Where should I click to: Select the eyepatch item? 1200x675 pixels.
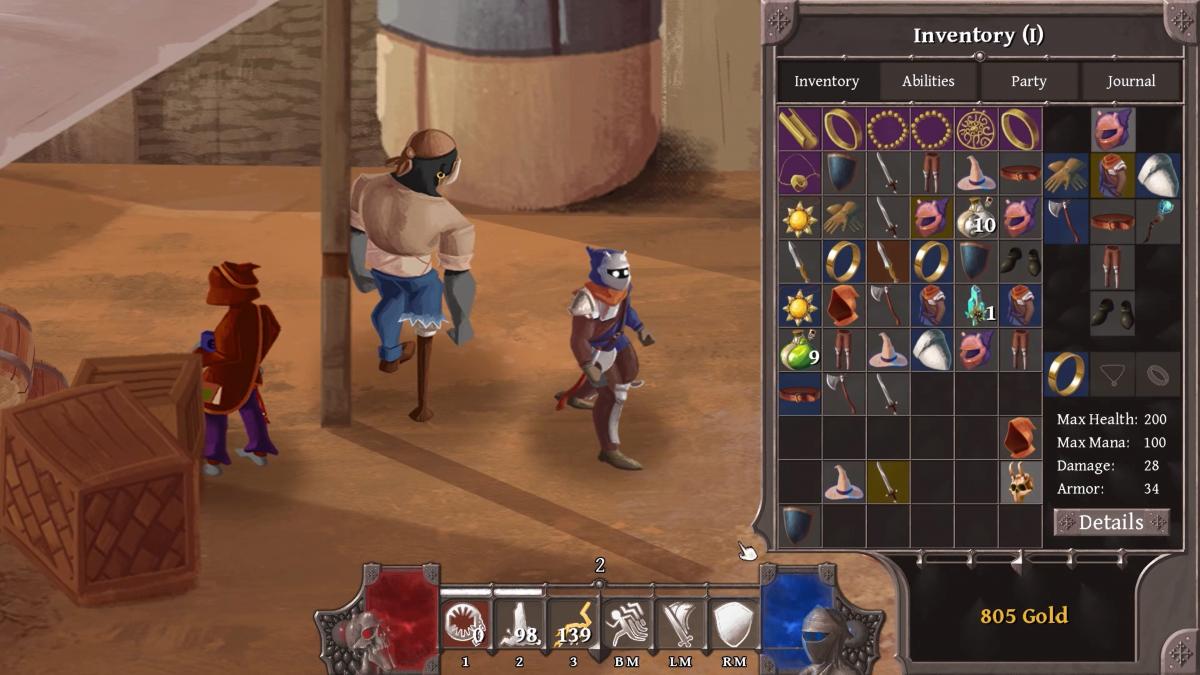click(x=799, y=173)
